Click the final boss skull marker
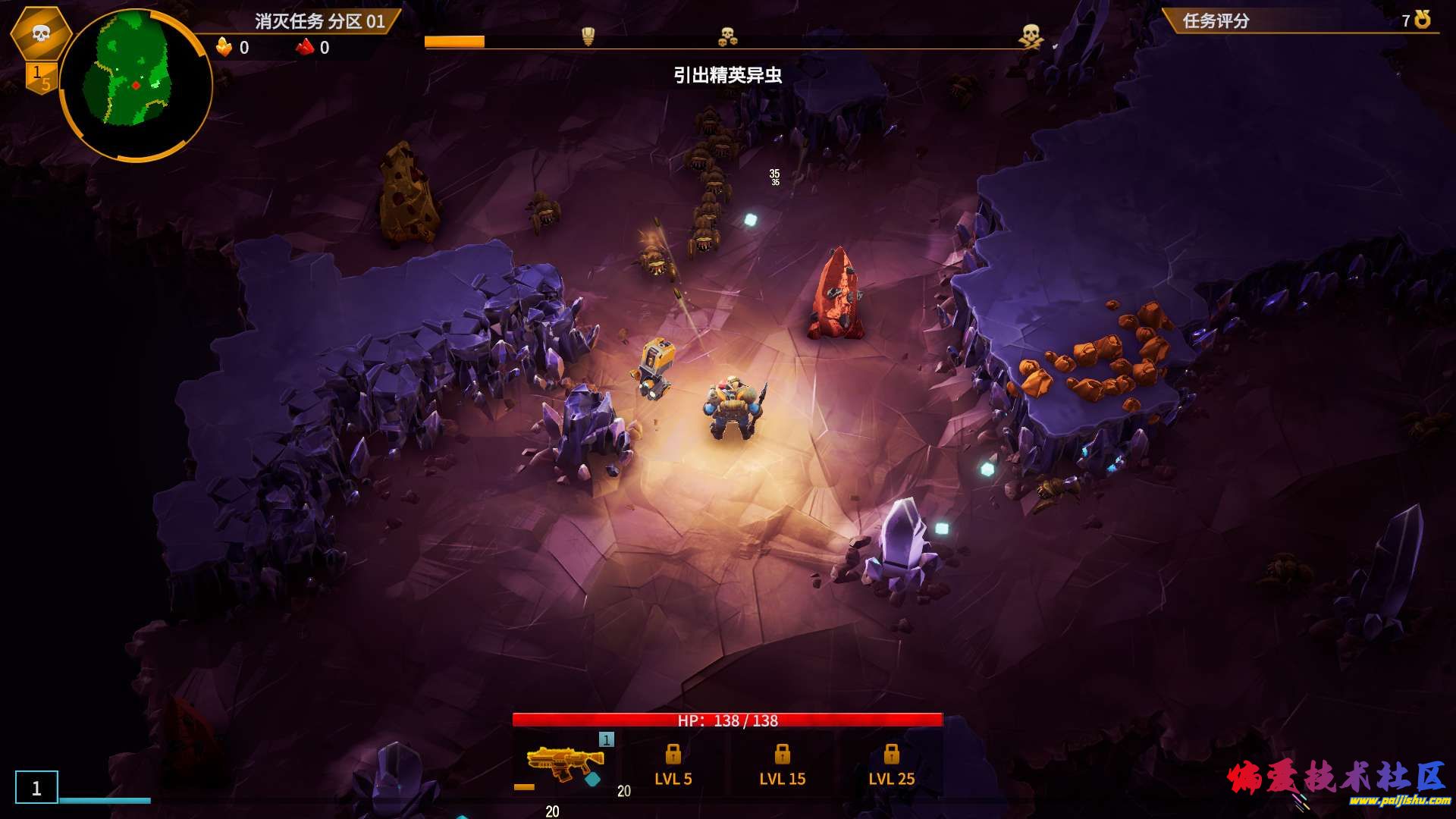This screenshot has width=1456, height=819. tap(1030, 36)
